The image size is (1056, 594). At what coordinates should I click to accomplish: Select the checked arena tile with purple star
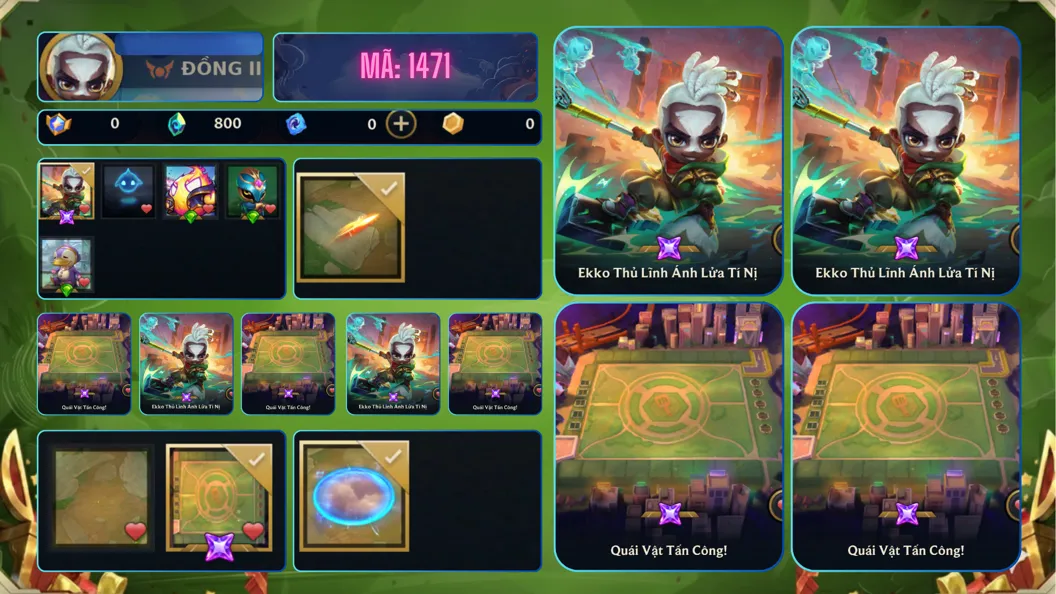pos(219,498)
